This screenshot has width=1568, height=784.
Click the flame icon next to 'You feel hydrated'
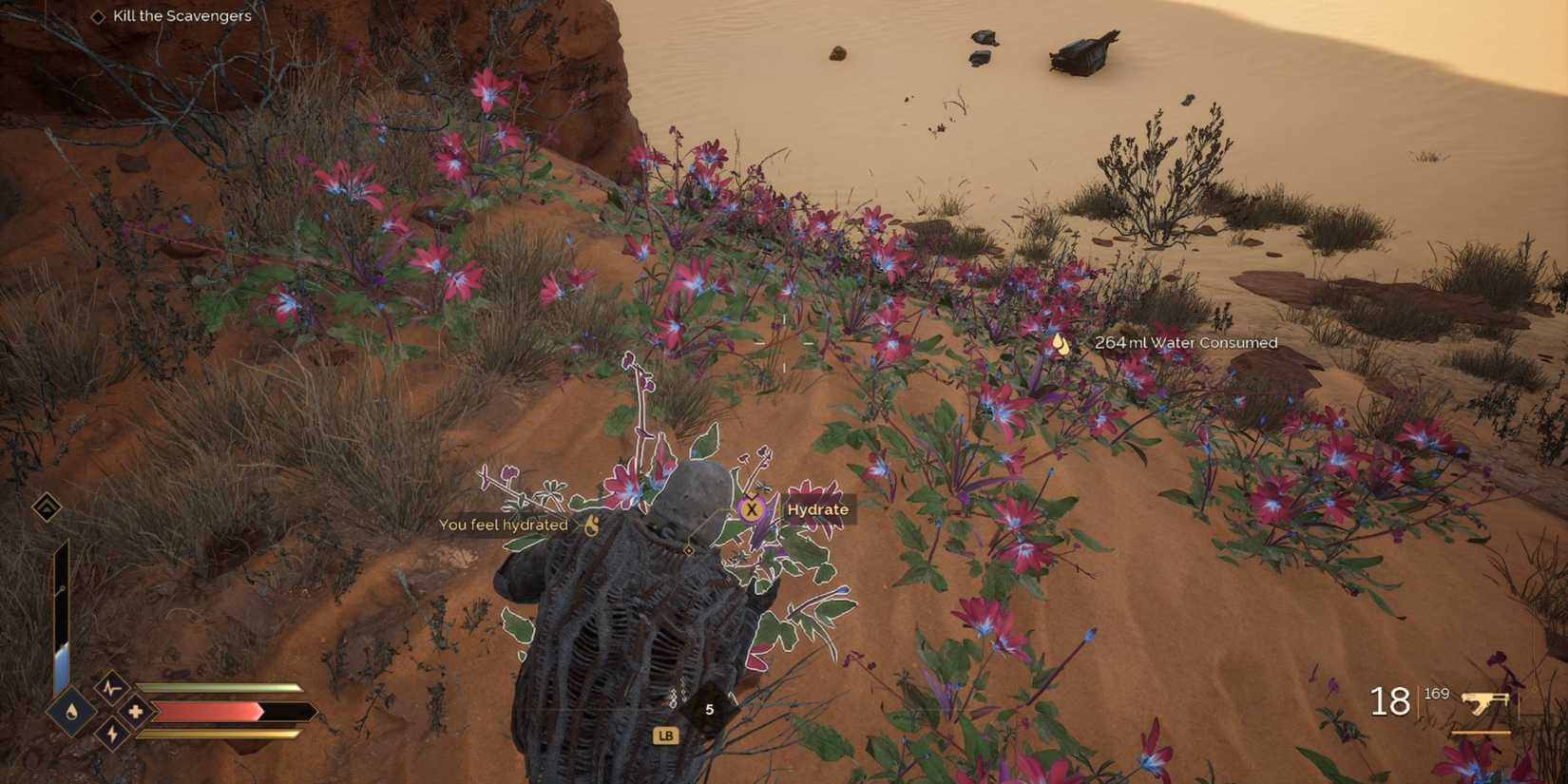(590, 523)
